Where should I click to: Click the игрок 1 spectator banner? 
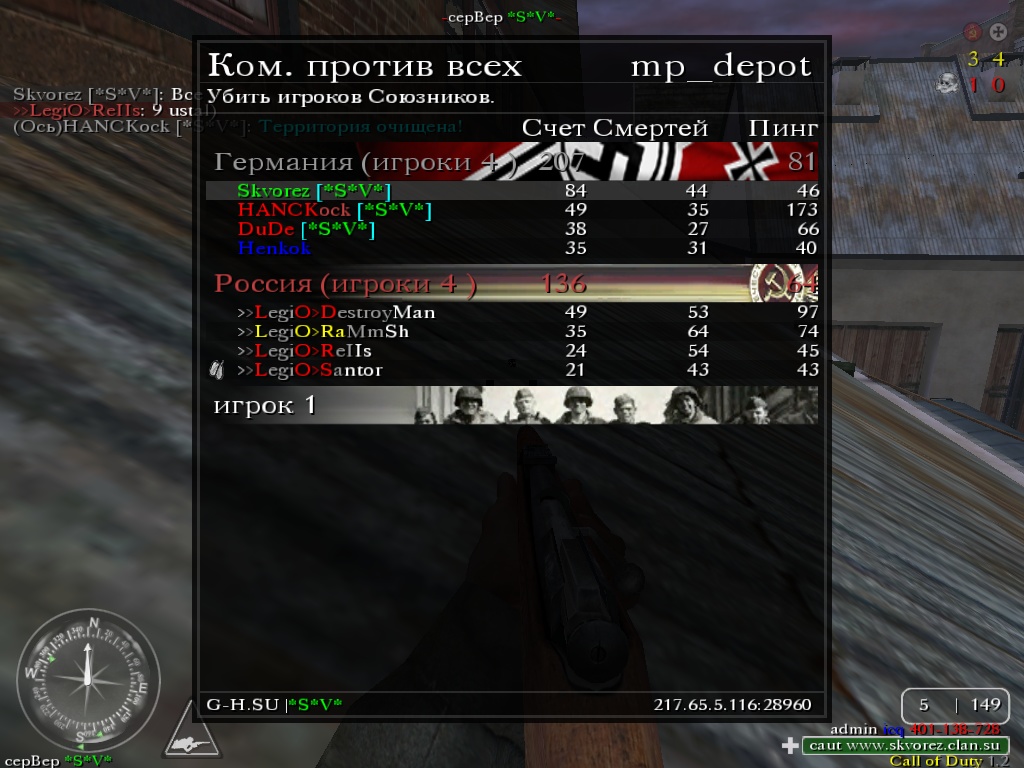(x=512, y=405)
